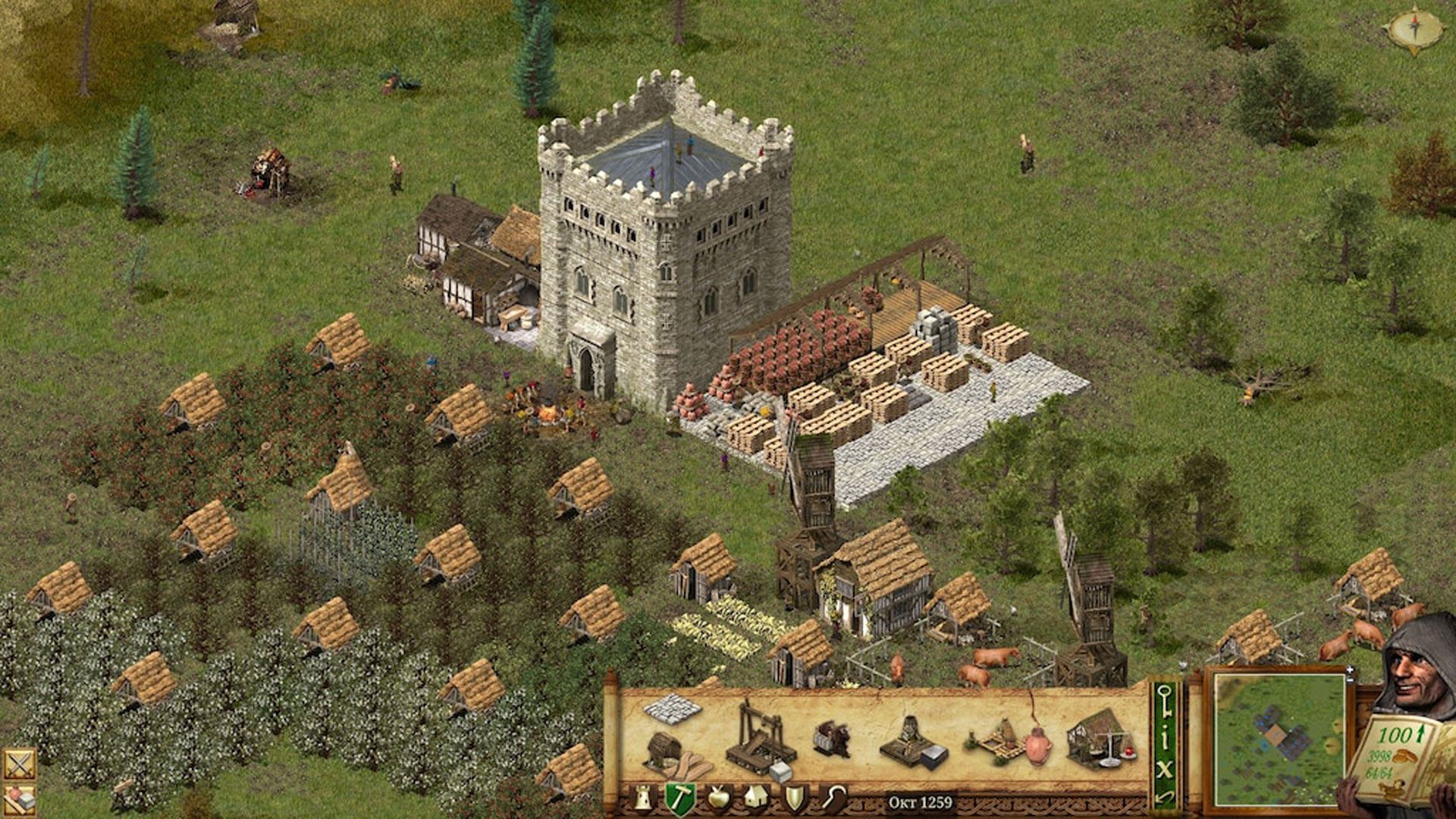Toggle the crossed swords army button

pyautogui.click(x=18, y=763)
